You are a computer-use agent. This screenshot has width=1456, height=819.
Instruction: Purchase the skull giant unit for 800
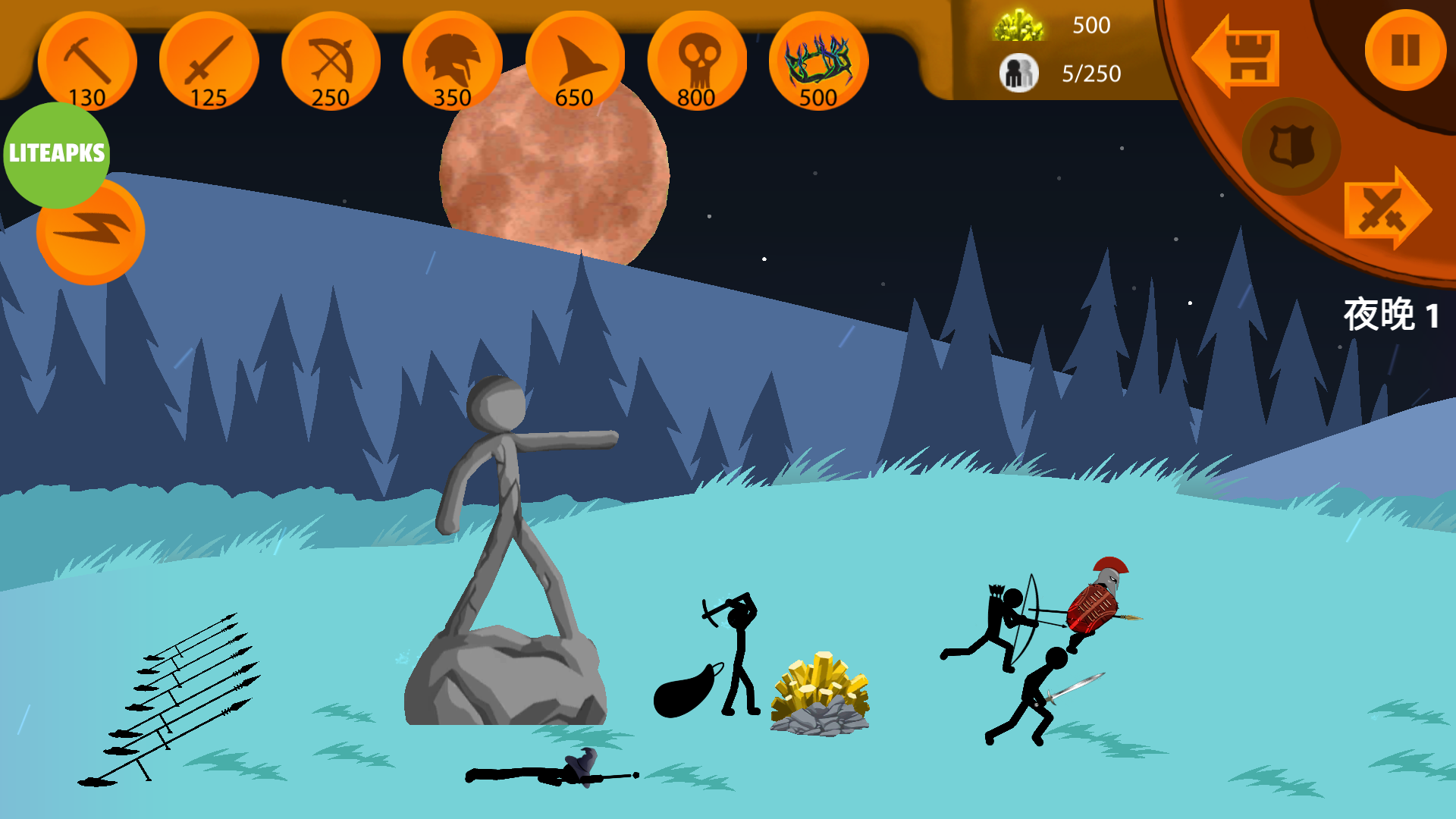pos(696,61)
